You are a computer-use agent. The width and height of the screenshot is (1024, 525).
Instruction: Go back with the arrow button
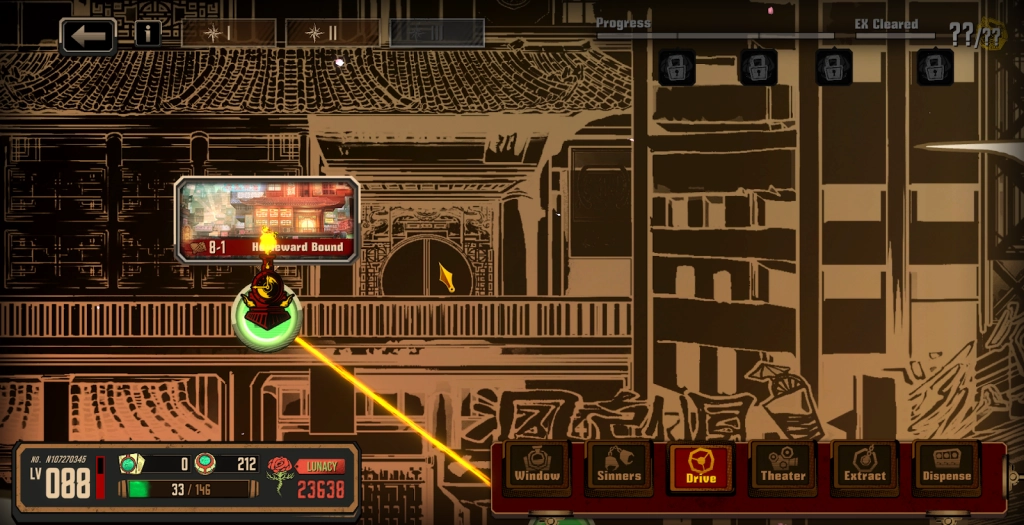click(88, 35)
